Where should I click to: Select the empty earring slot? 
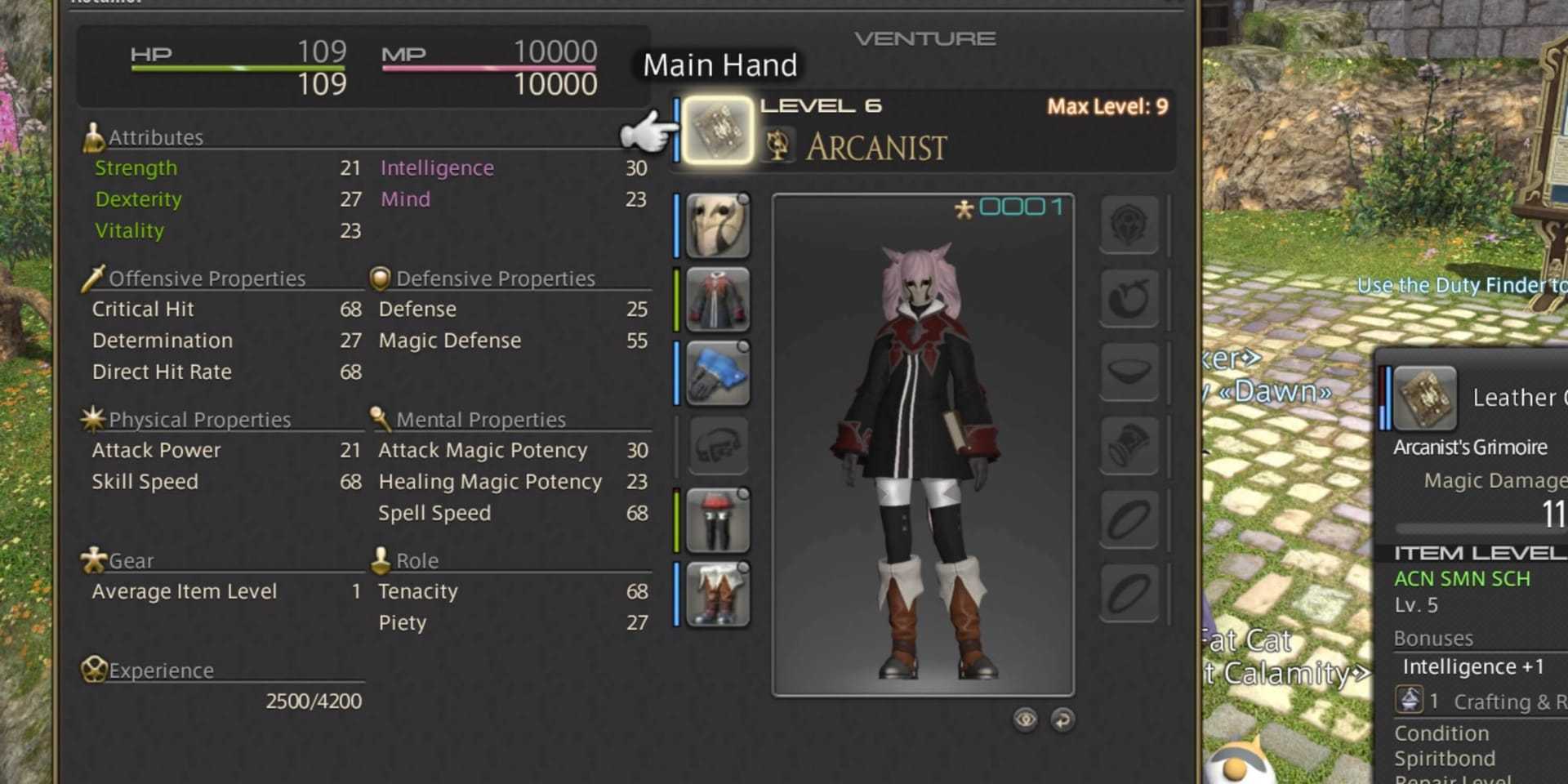1129,298
